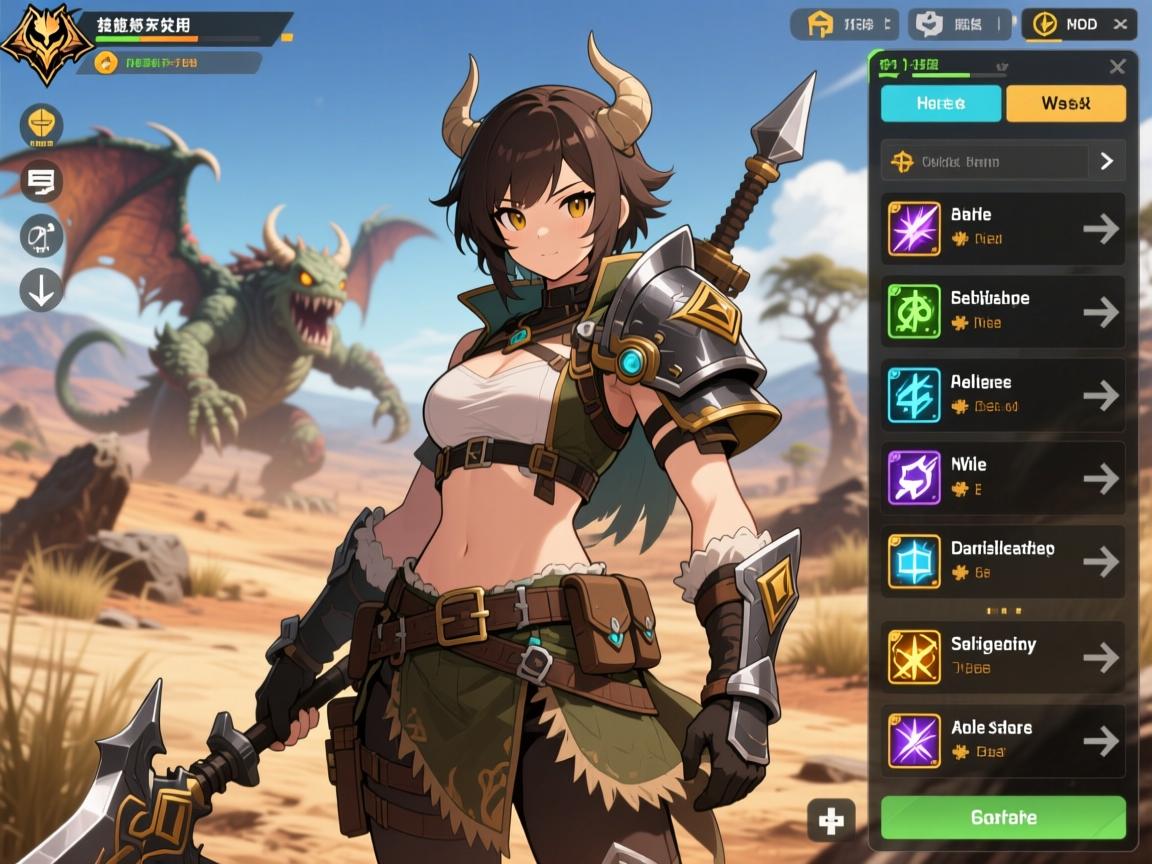The image size is (1152, 864).
Task: Open the Nvile row with purple icon
Action: click(x=1002, y=478)
